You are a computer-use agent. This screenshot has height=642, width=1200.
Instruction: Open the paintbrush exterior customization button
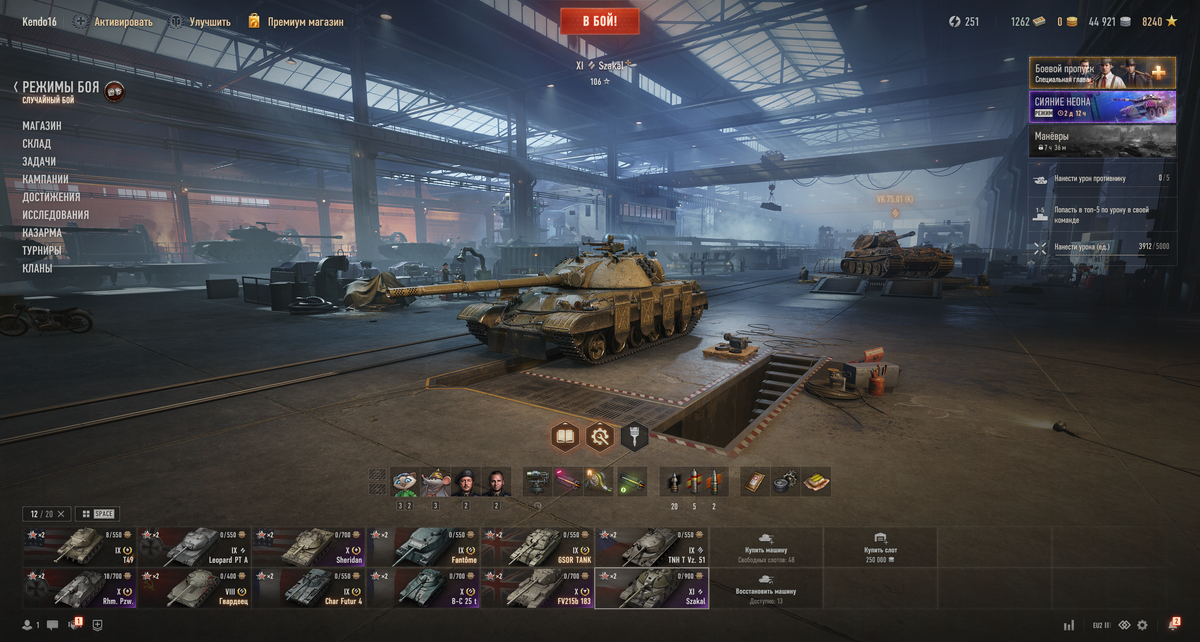[634, 436]
